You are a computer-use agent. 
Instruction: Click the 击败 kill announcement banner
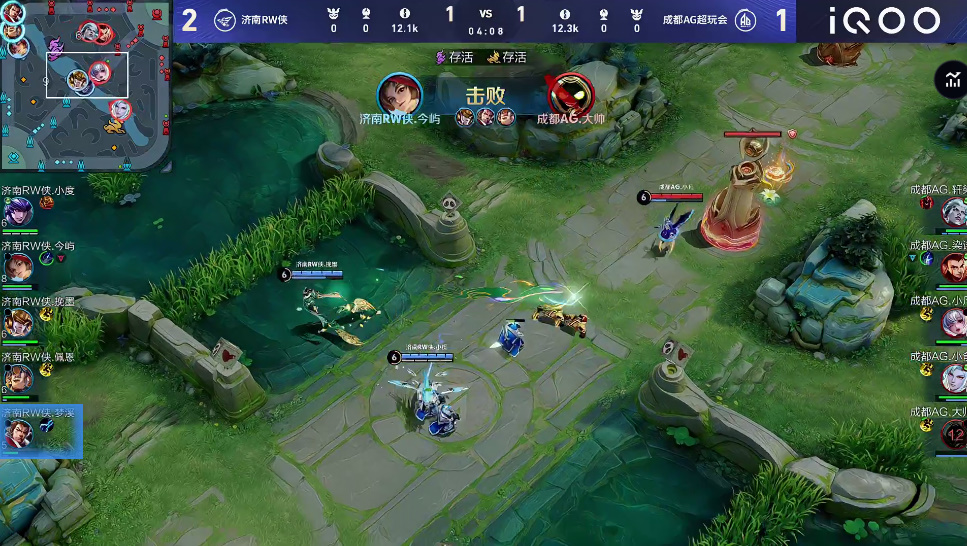pos(486,96)
